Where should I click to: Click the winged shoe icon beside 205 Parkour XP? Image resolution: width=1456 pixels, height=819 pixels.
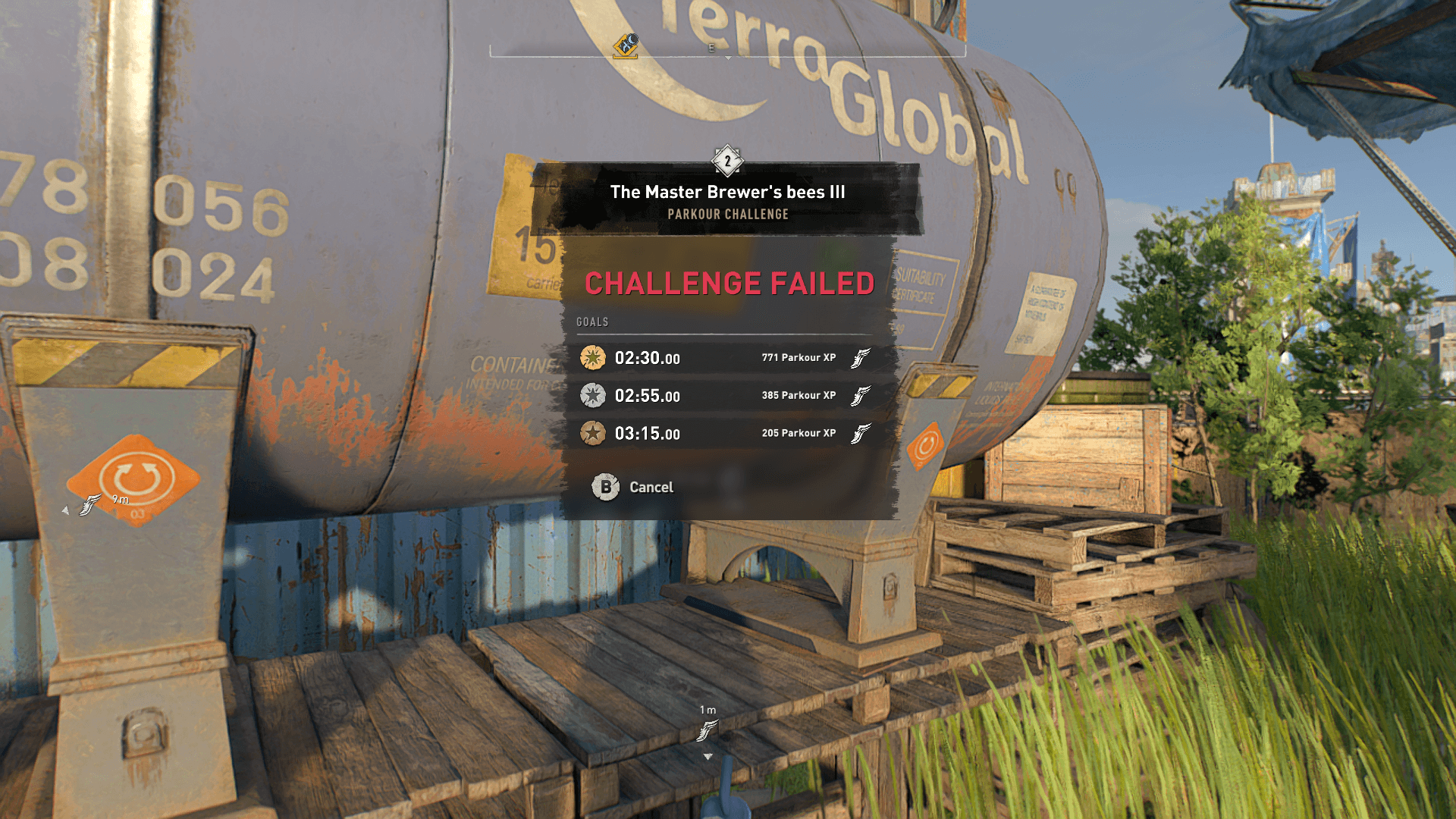(861, 434)
